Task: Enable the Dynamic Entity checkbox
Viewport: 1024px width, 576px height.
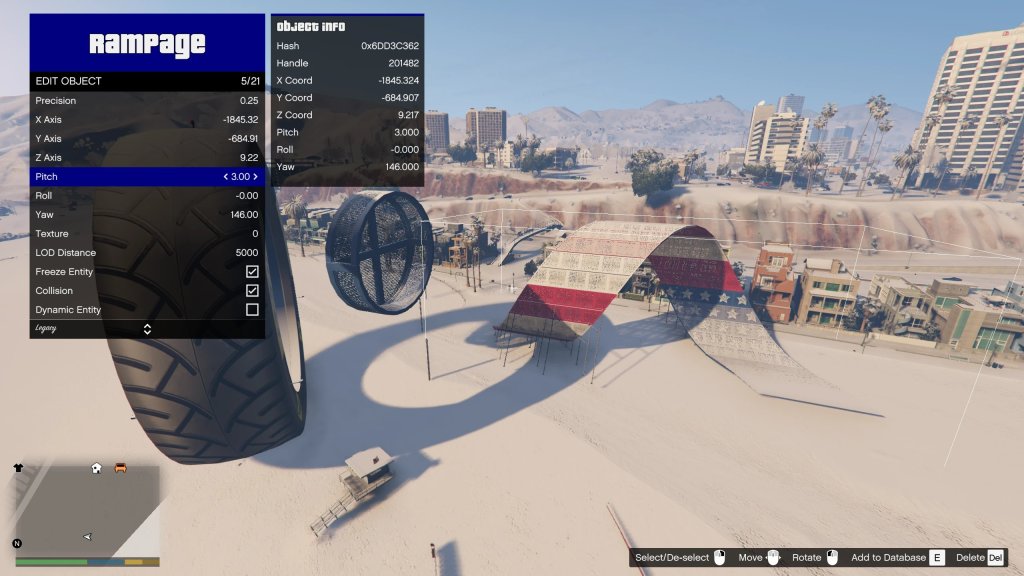Action: tap(252, 310)
